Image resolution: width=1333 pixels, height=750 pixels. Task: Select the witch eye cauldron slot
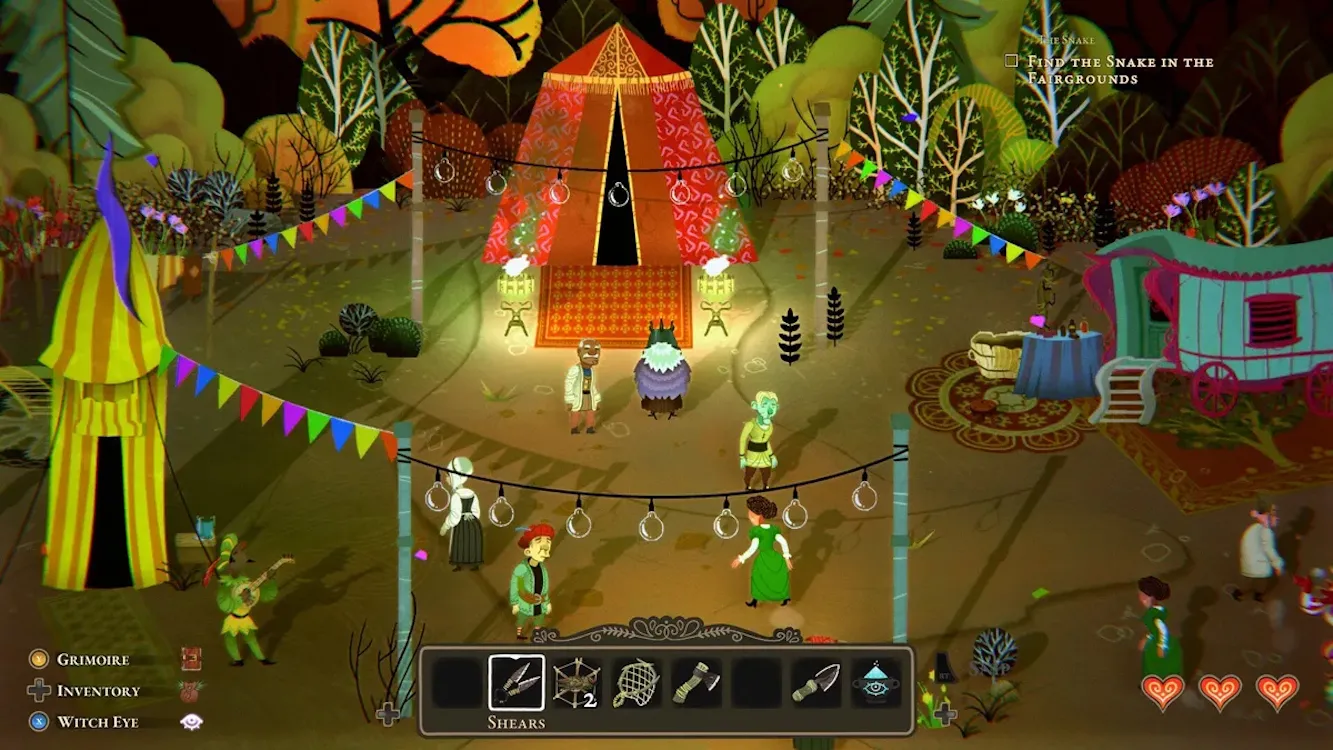[876, 683]
